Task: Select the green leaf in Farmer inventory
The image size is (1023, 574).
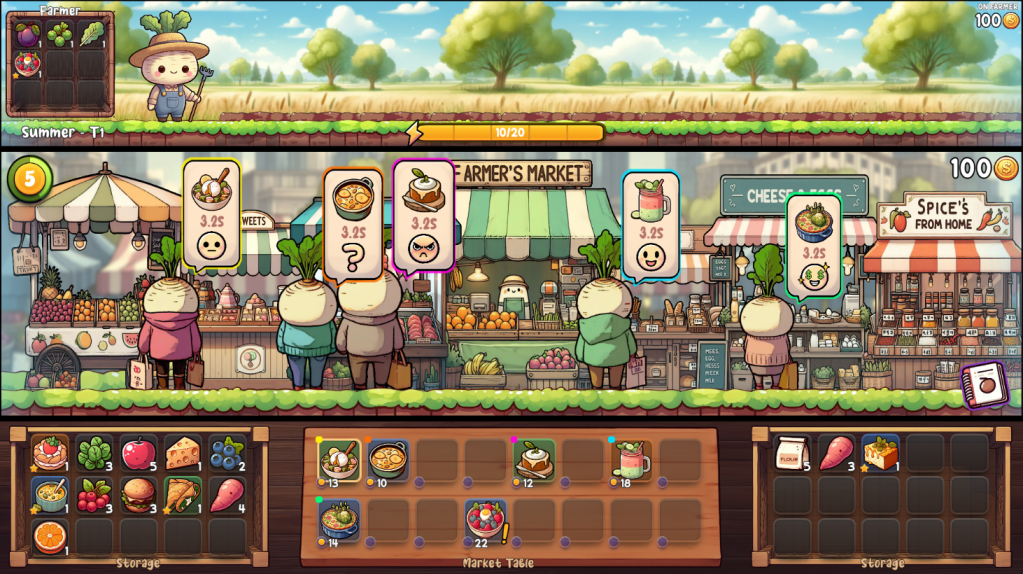Action: pos(93,34)
